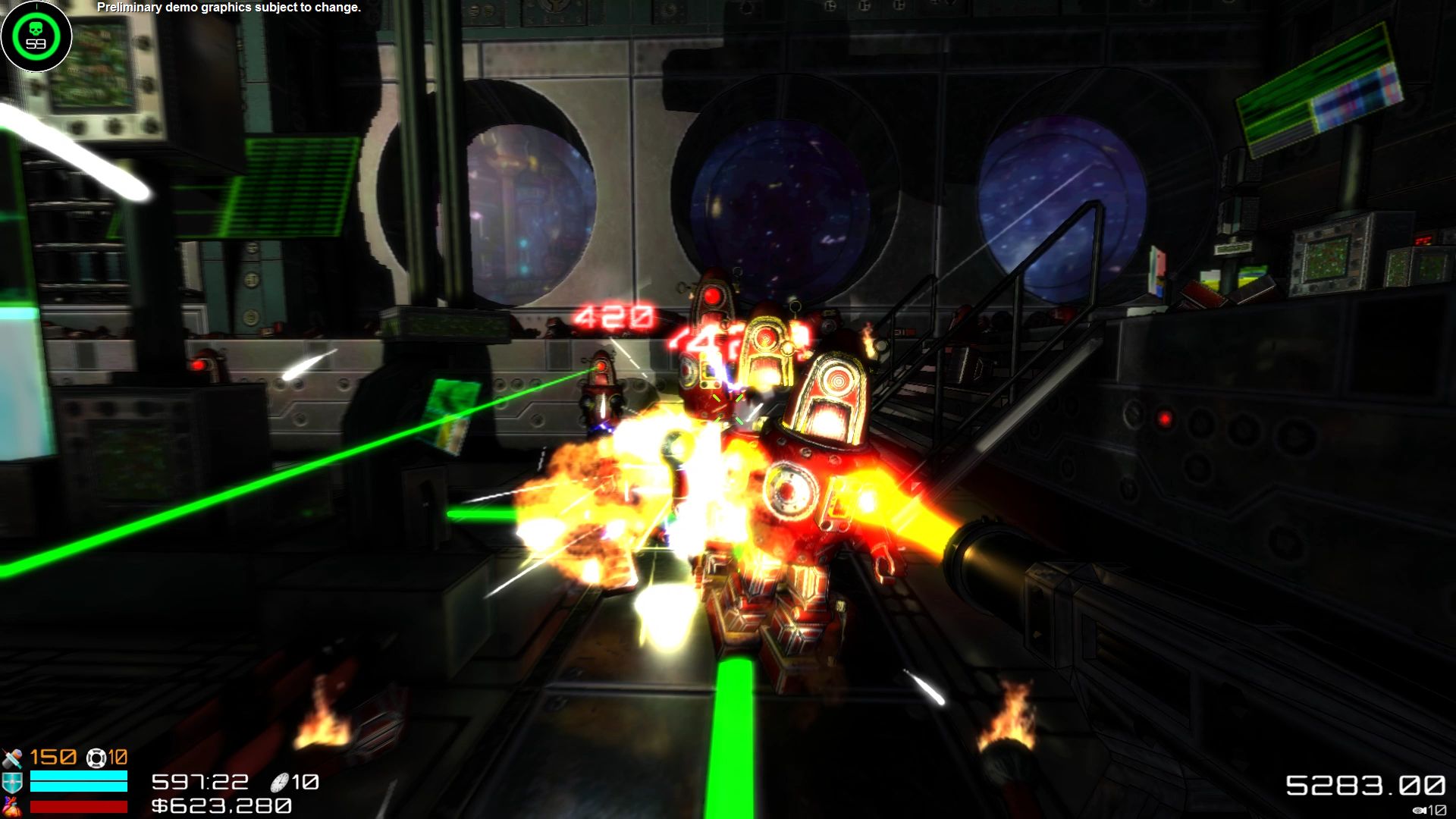Click the cyan armor bar
Viewport: 1456px width, 819px height.
78,780
